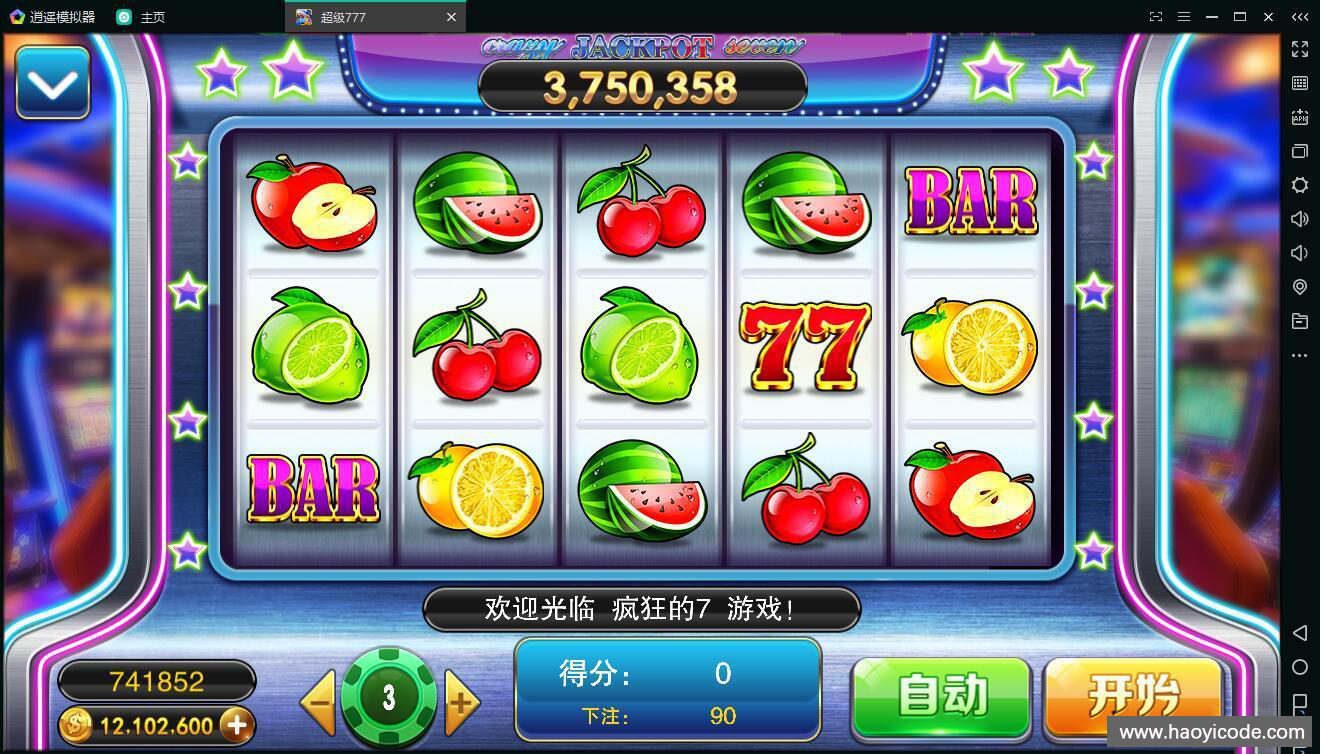Open the emulator hamburger menu at top right
Screen dimensions: 1320x754
(1185, 17)
